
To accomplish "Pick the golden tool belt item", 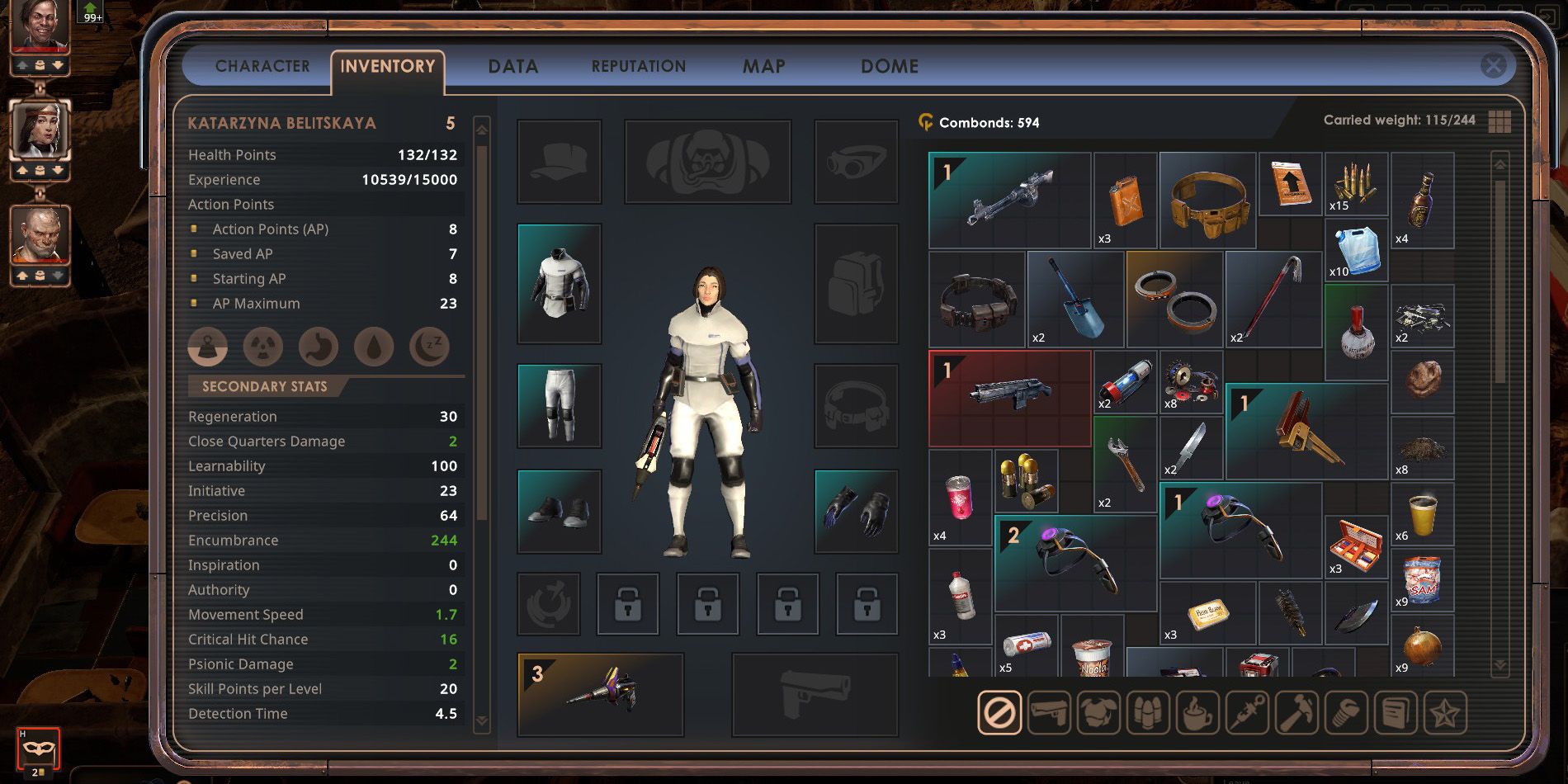I will pos(1207,200).
